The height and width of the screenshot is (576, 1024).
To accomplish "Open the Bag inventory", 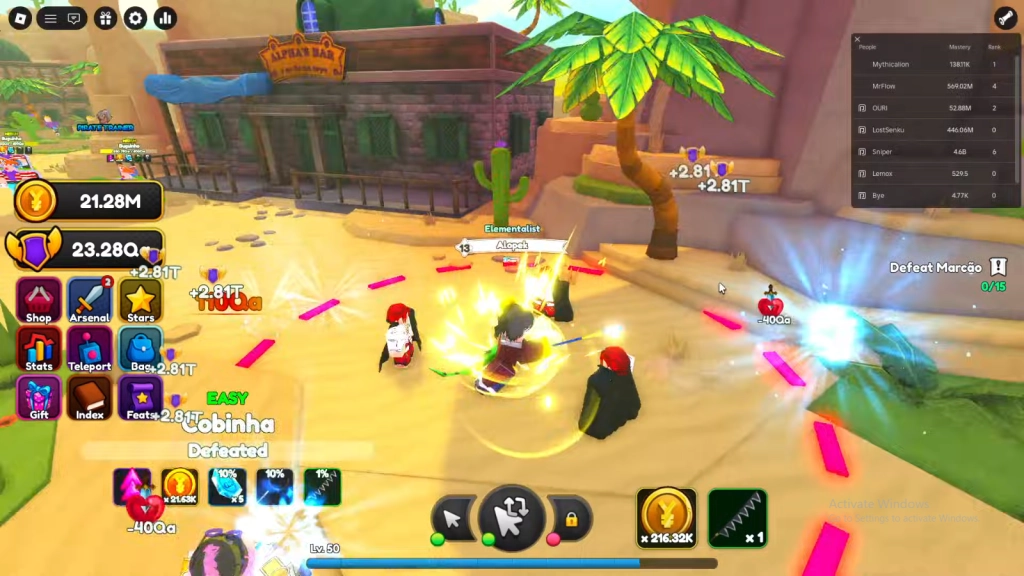I will [x=140, y=348].
